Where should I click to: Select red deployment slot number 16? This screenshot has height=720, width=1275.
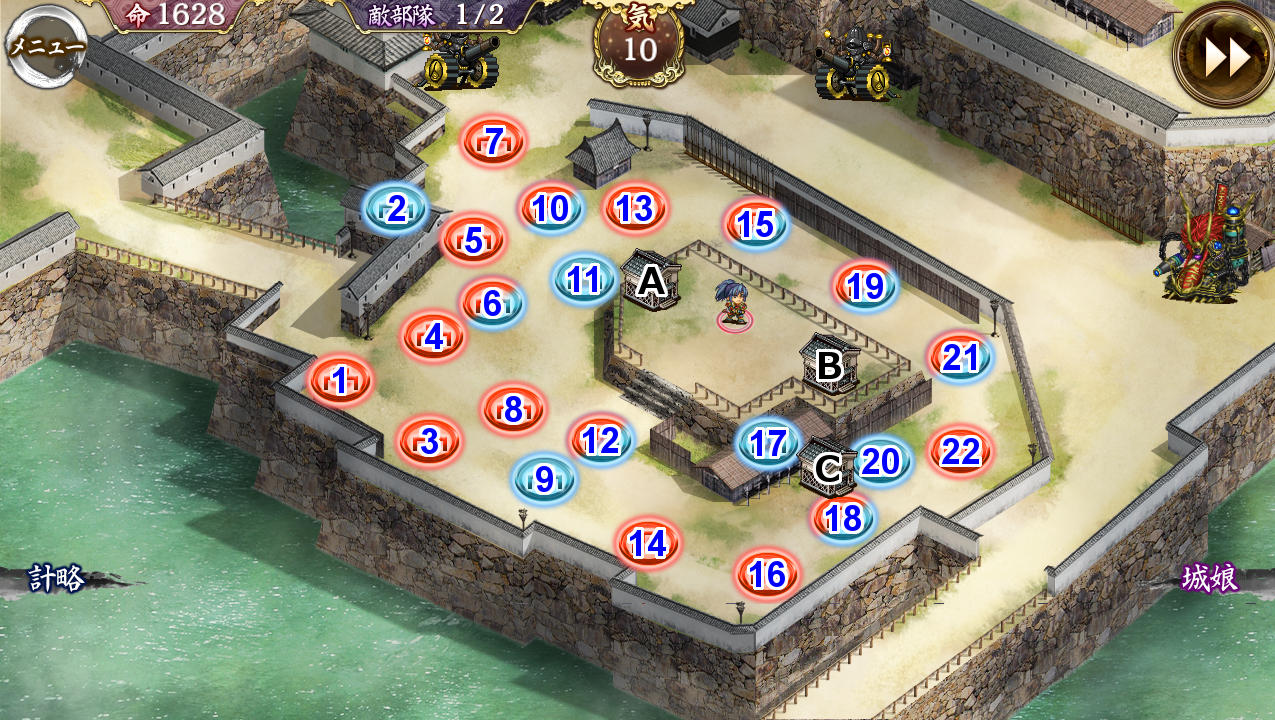pyautogui.click(x=767, y=574)
